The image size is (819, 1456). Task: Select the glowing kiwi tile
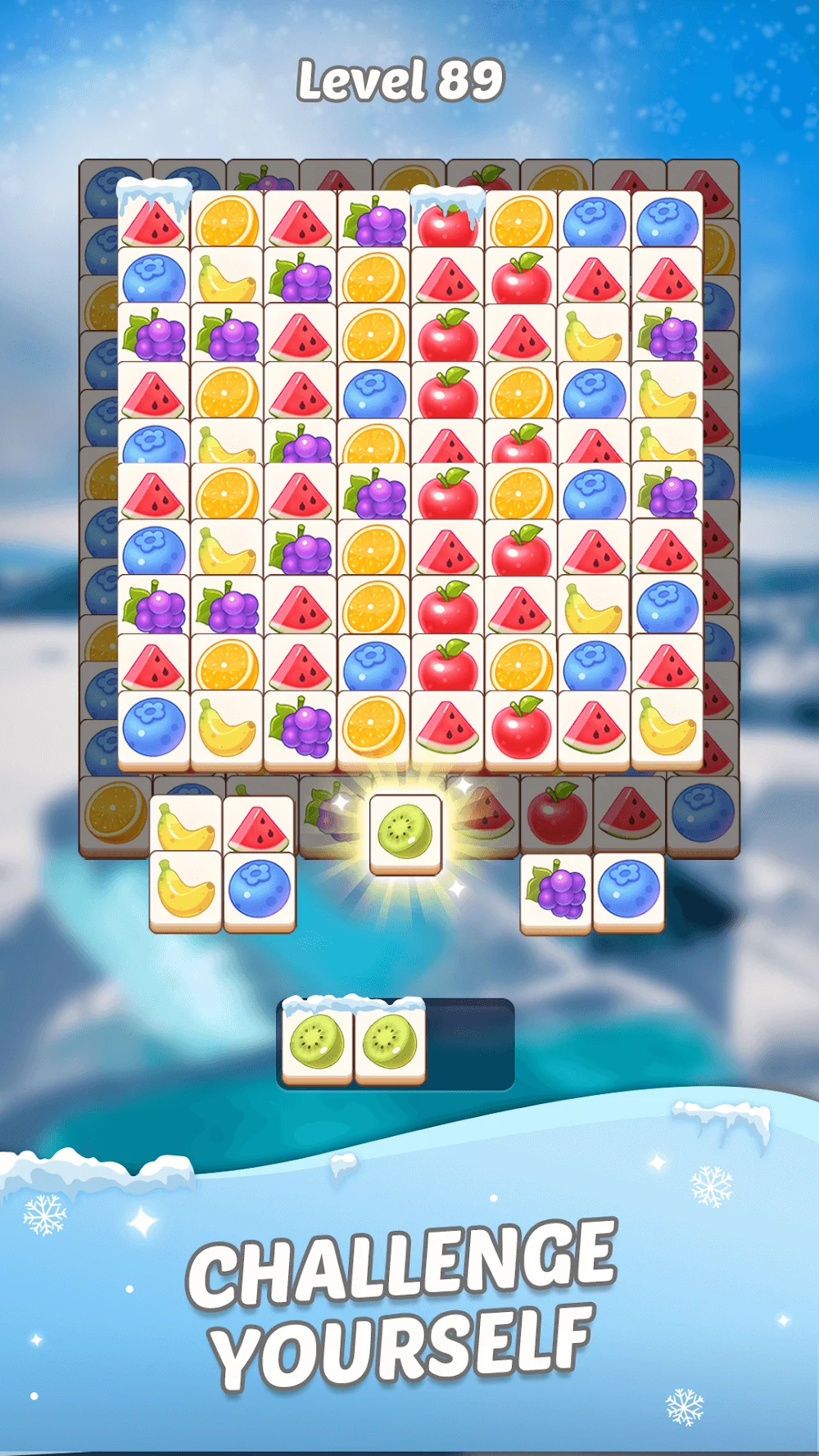[405, 832]
